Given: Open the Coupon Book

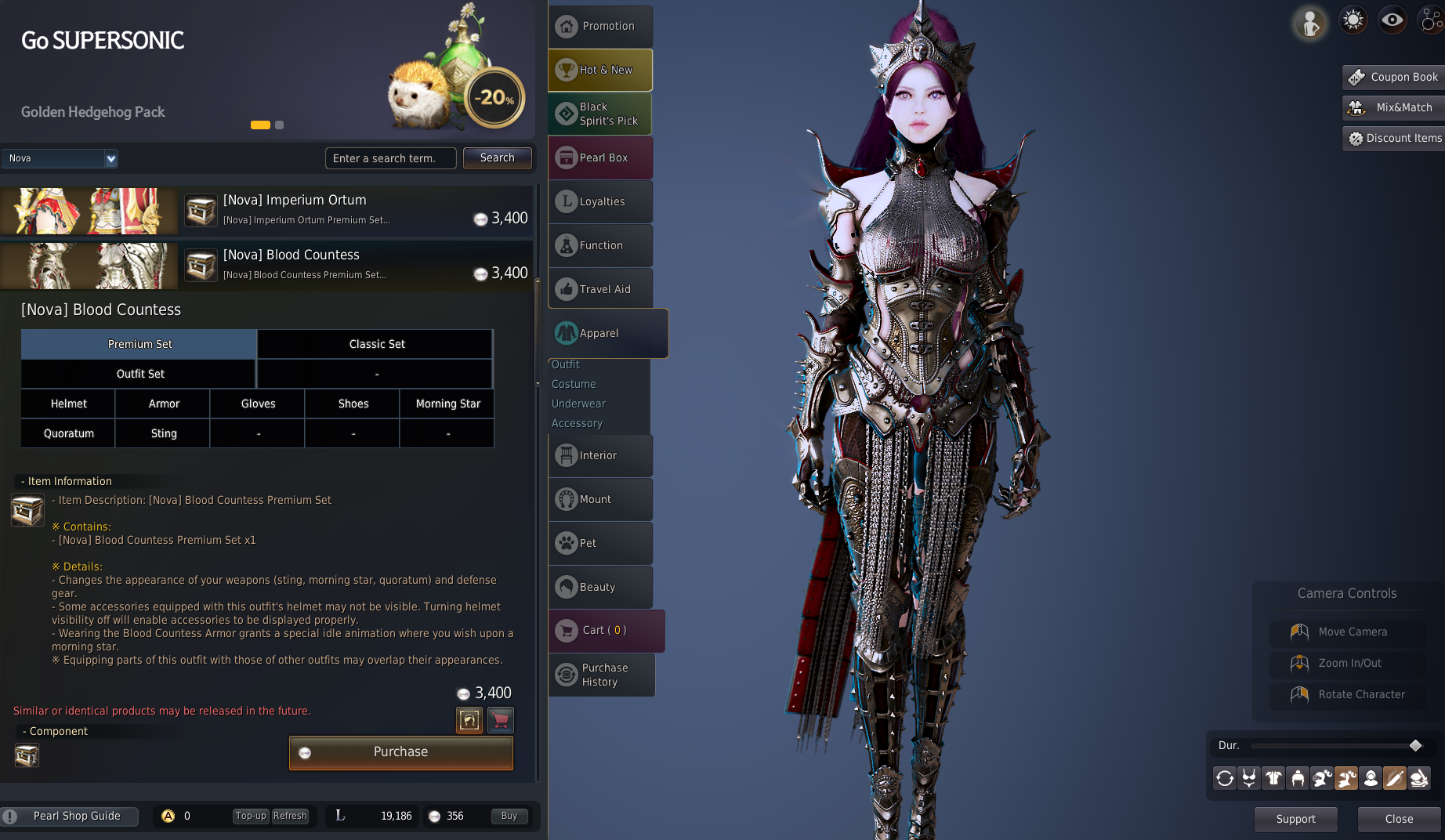Looking at the screenshot, I should click(x=1394, y=77).
